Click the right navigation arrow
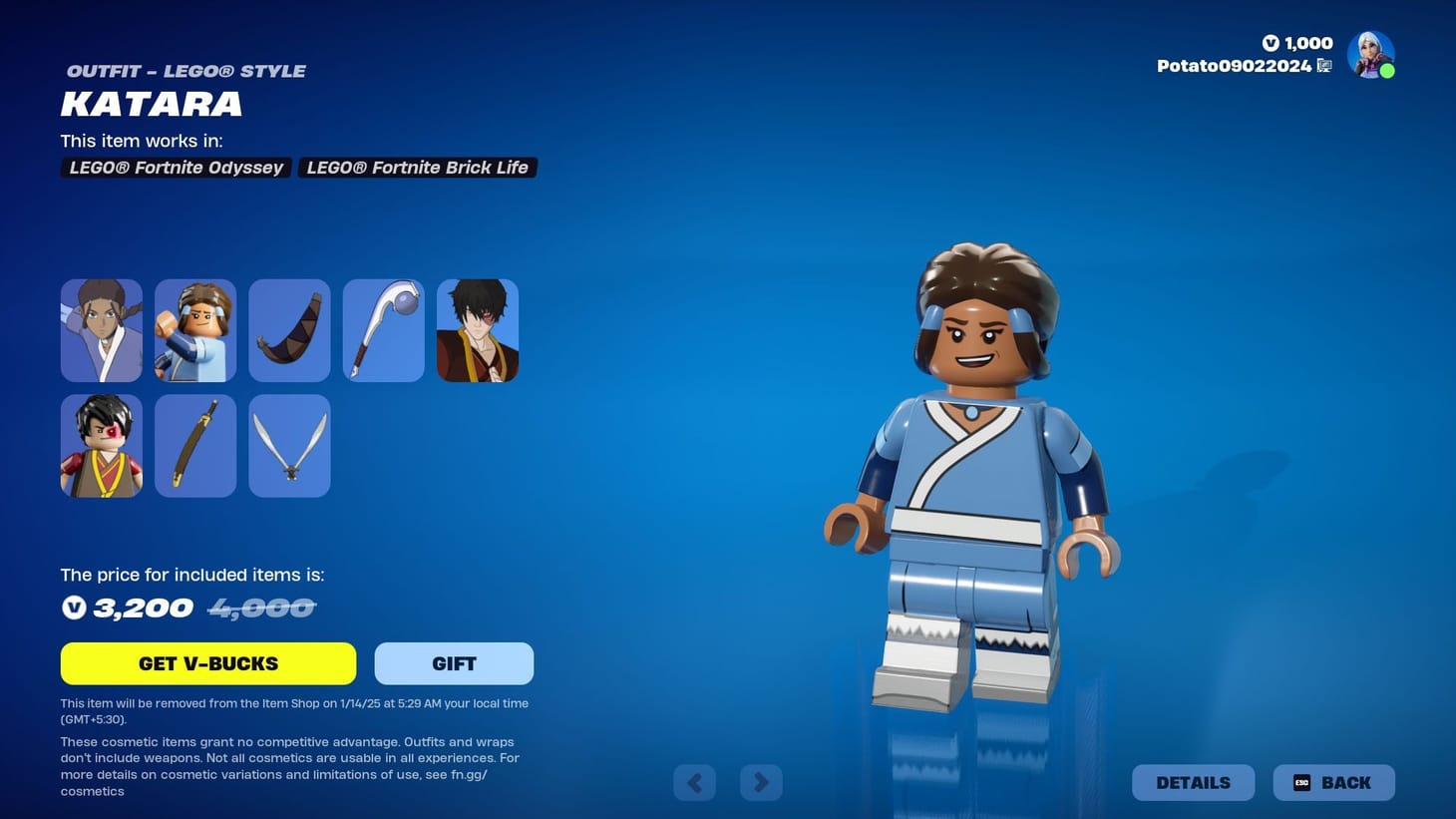The image size is (1456, 819). tap(761, 782)
